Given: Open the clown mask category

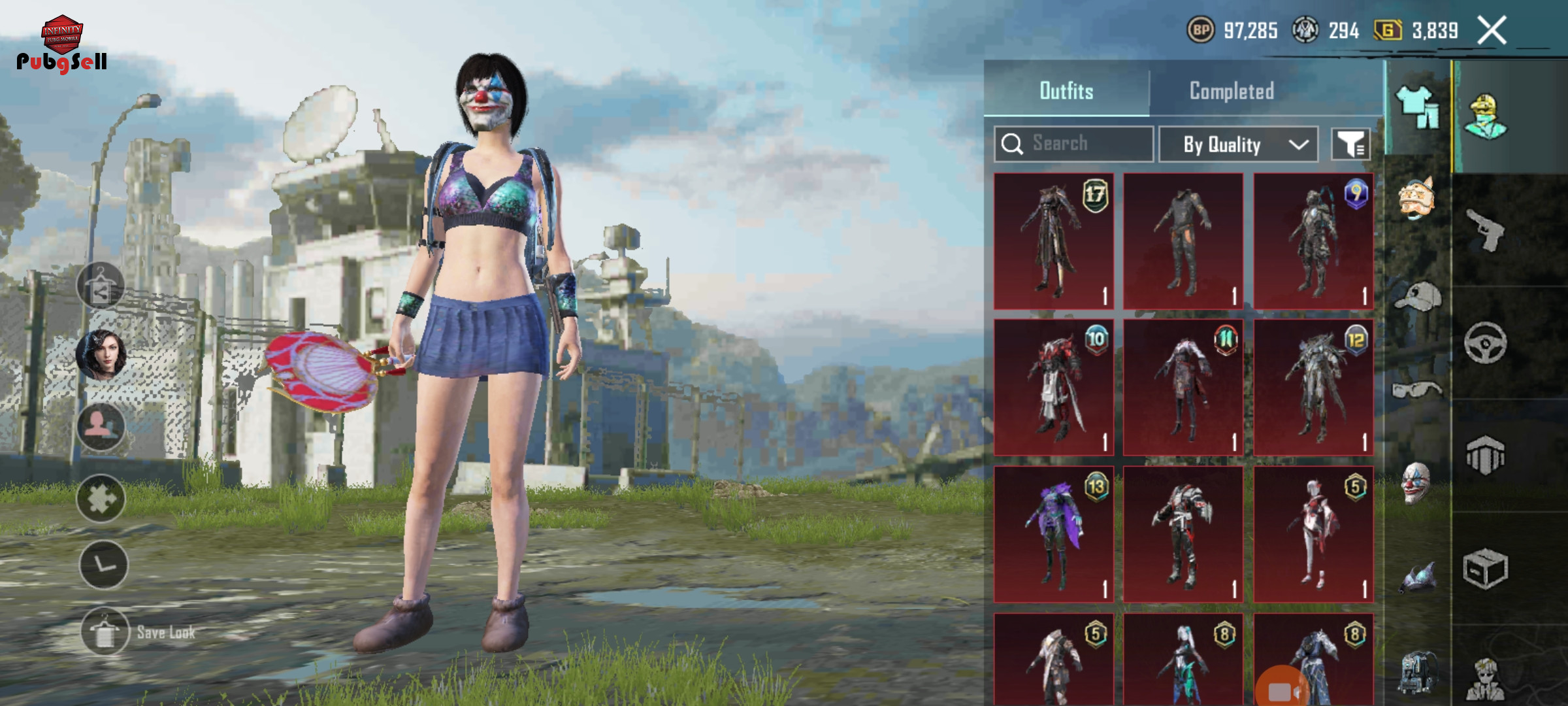Looking at the screenshot, I should (1416, 482).
